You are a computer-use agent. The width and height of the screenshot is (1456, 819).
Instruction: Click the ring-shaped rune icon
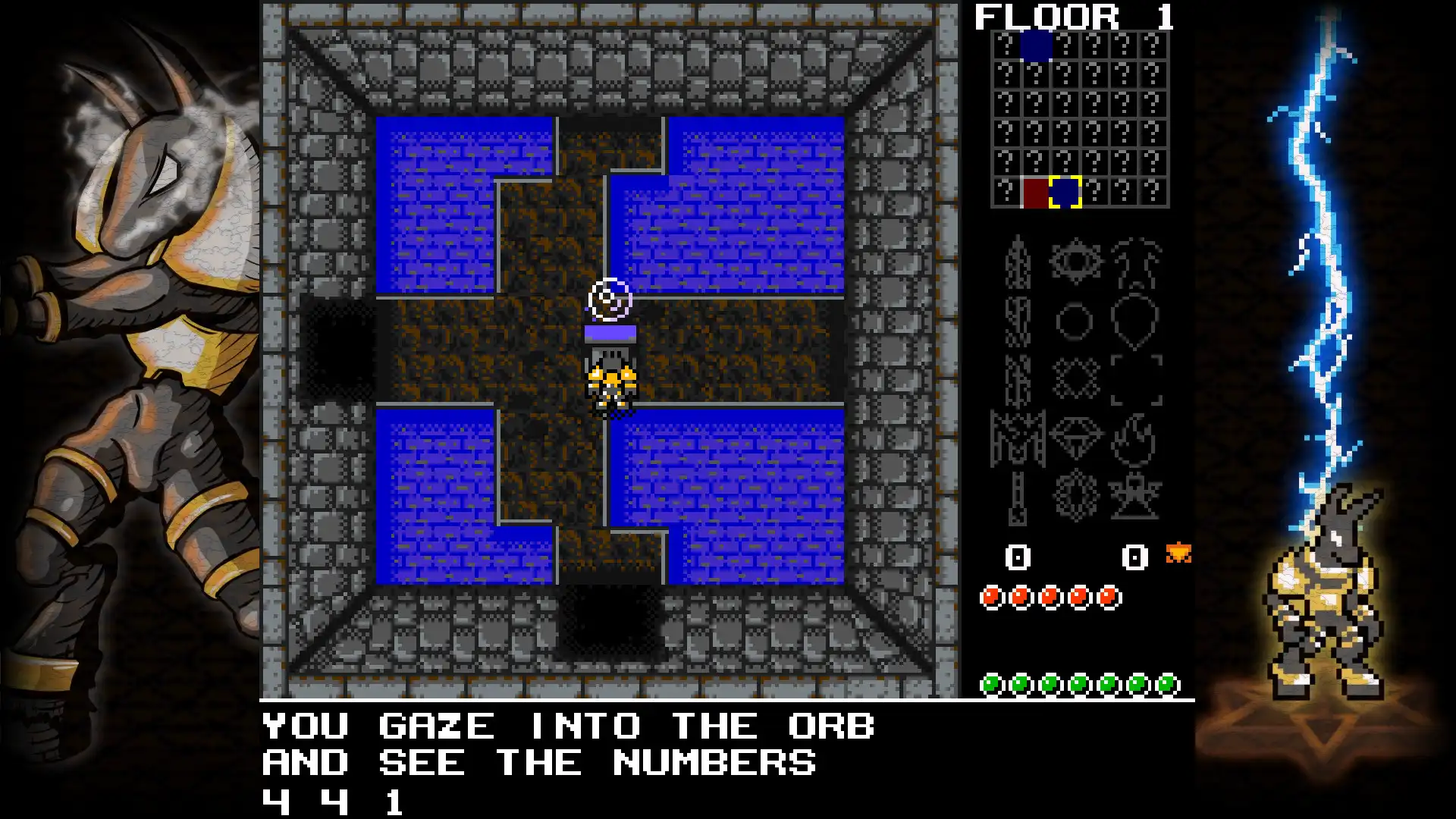pos(1074,319)
